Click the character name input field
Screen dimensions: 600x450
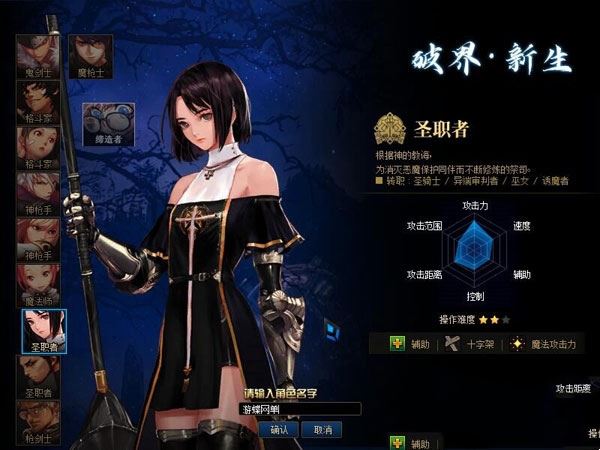click(x=300, y=409)
